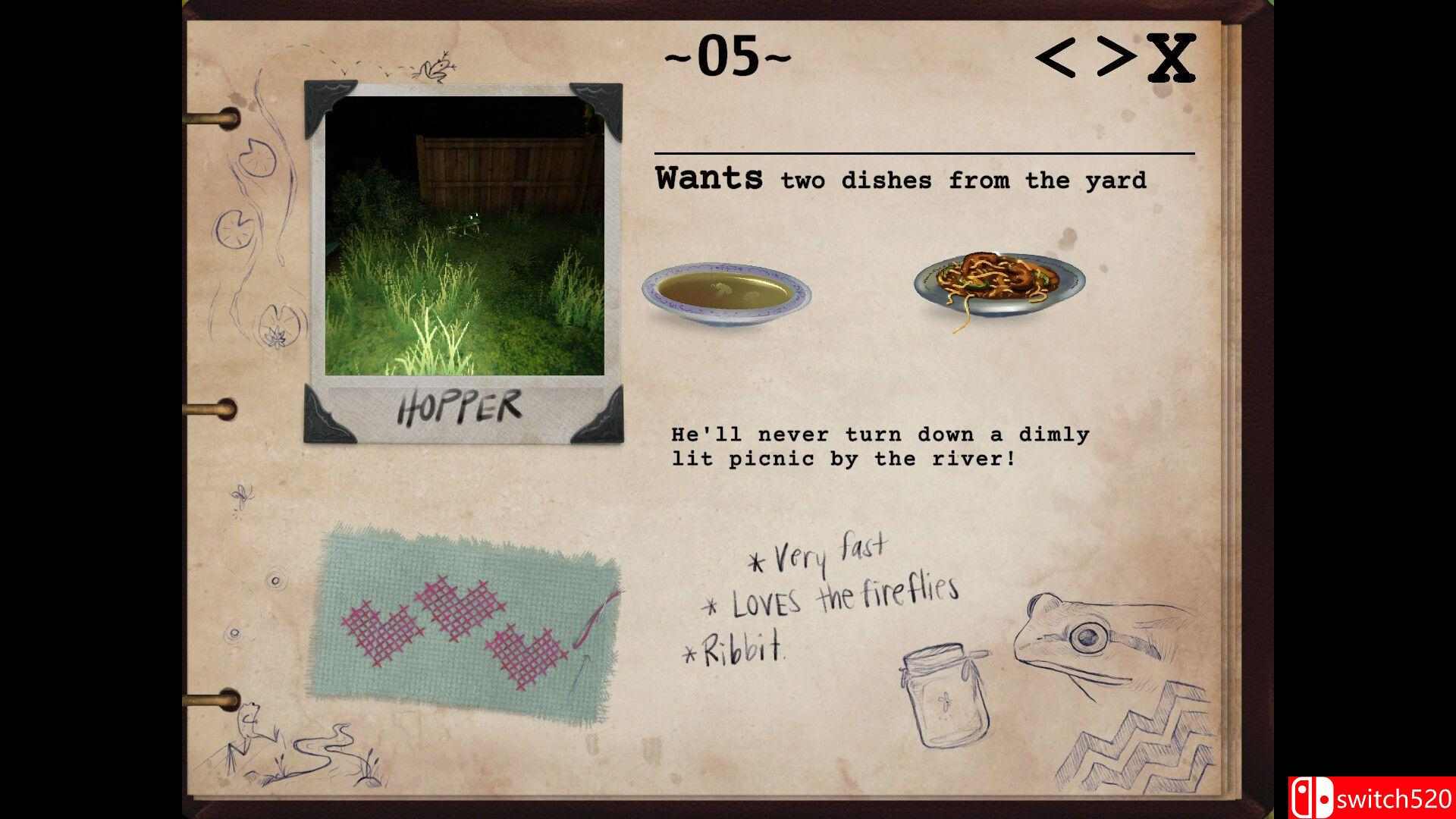Image resolution: width=1456 pixels, height=819 pixels.
Task: Toggle the third stitched heart
Action: 523,656
